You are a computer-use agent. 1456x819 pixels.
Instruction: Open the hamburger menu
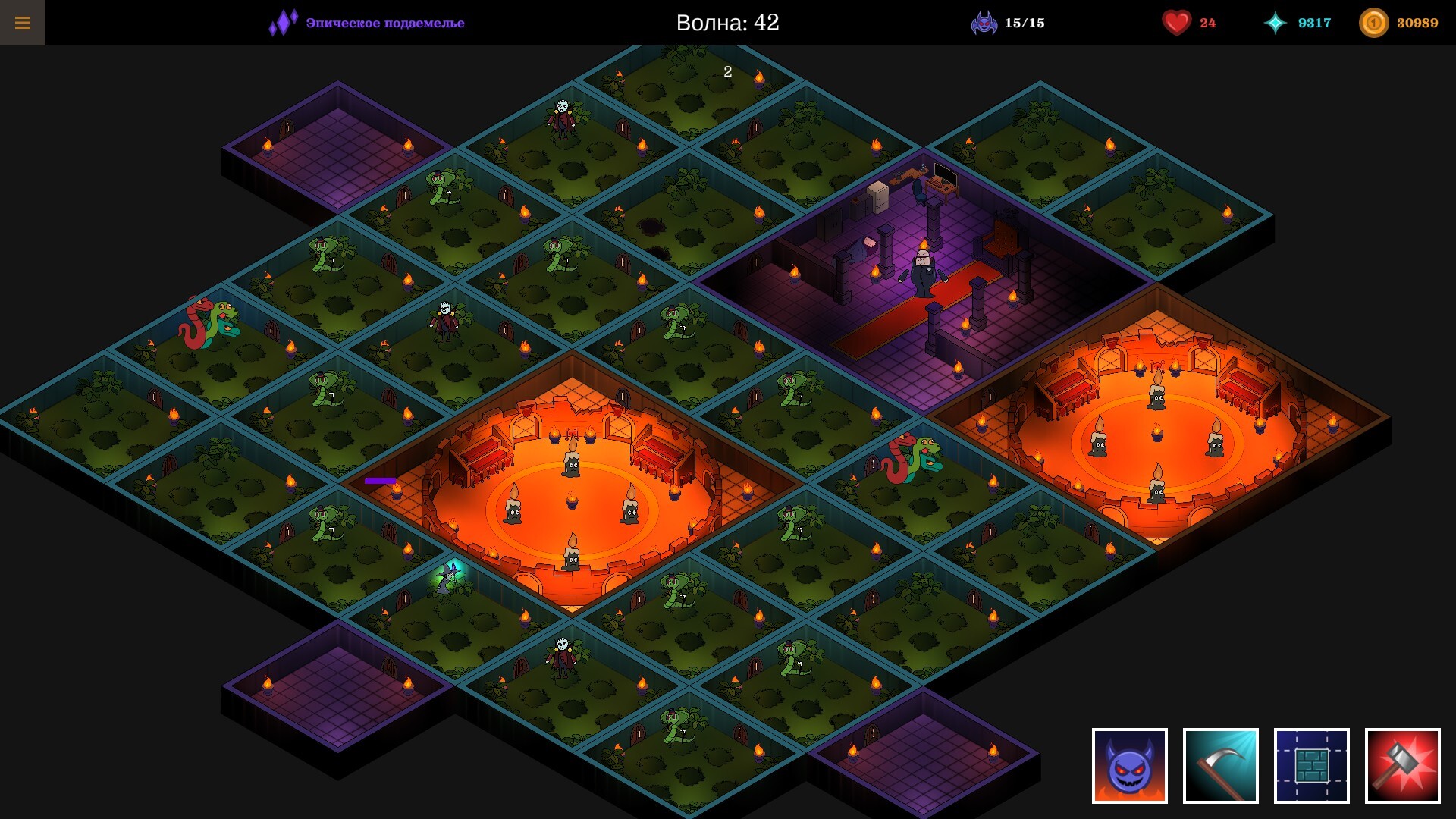[x=24, y=22]
